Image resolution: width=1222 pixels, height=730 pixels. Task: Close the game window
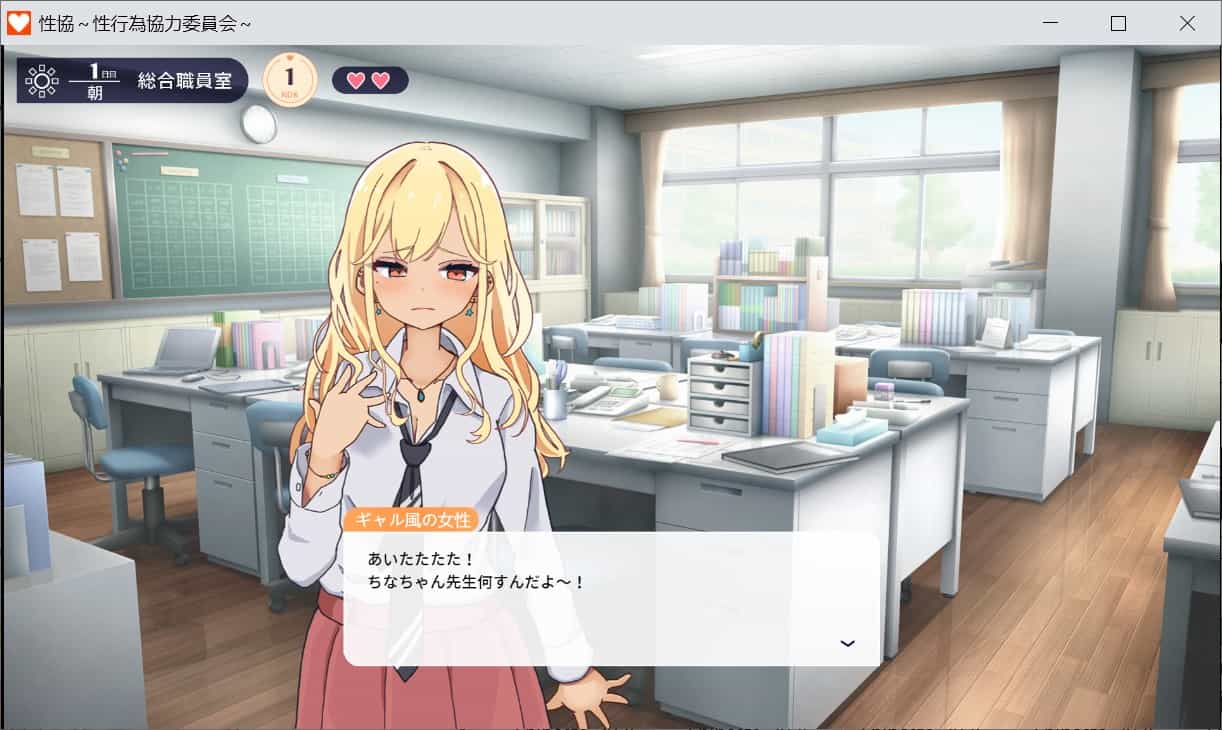(x=1187, y=23)
